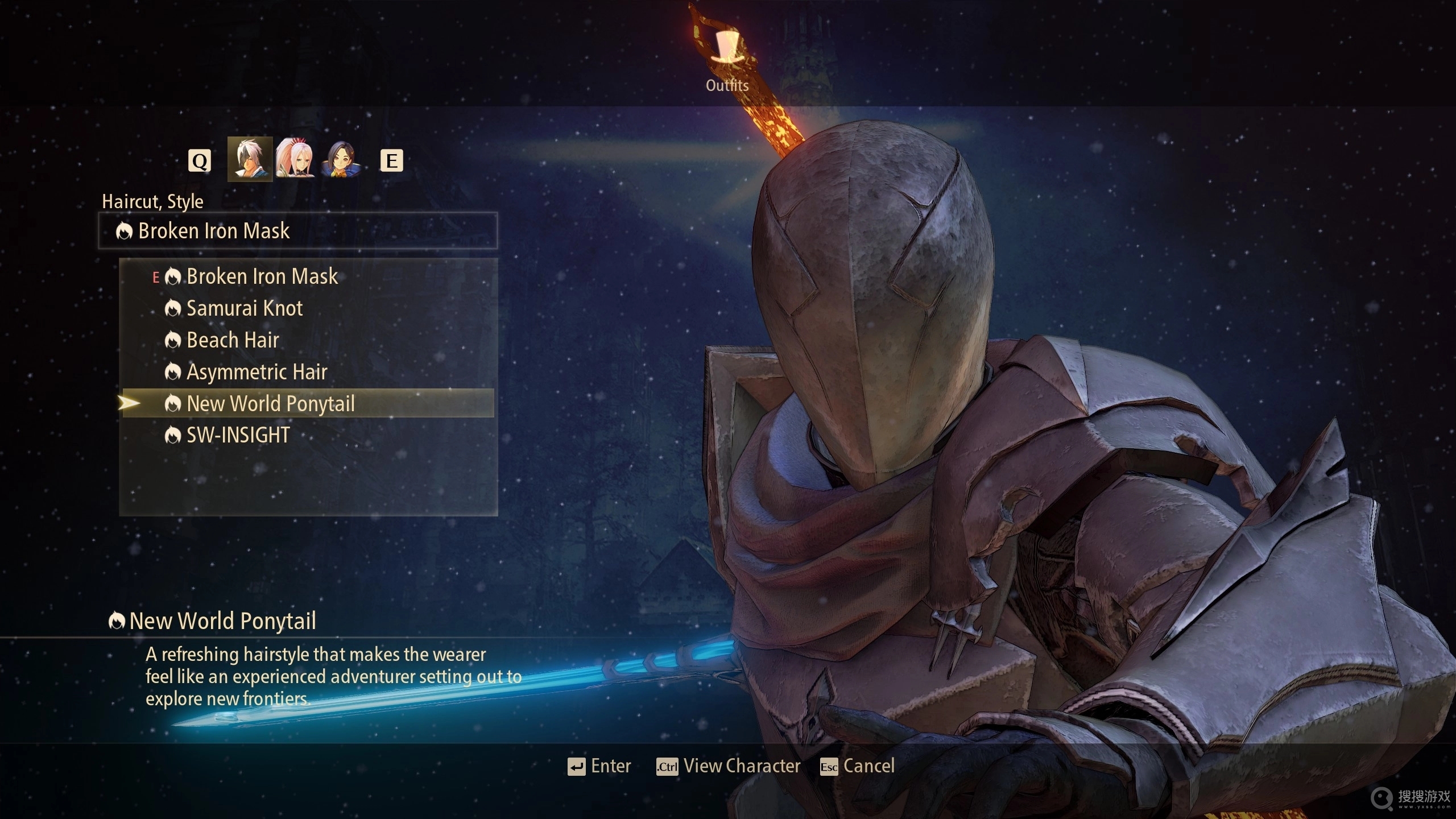1456x819 pixels.
Task: Apply the New World Ponytail hairstyle
Action: 271,404
